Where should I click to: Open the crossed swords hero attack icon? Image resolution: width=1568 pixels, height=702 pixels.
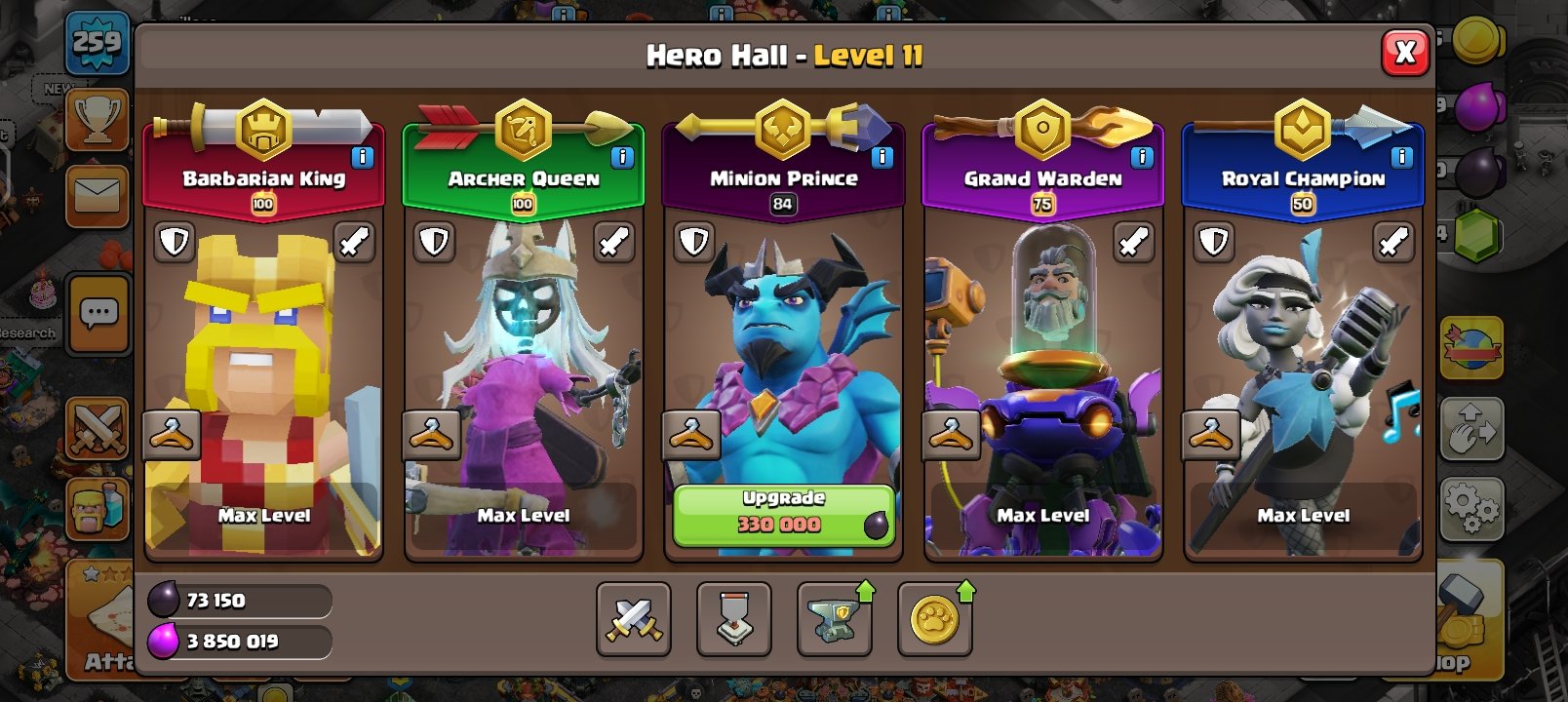[633, 621]
